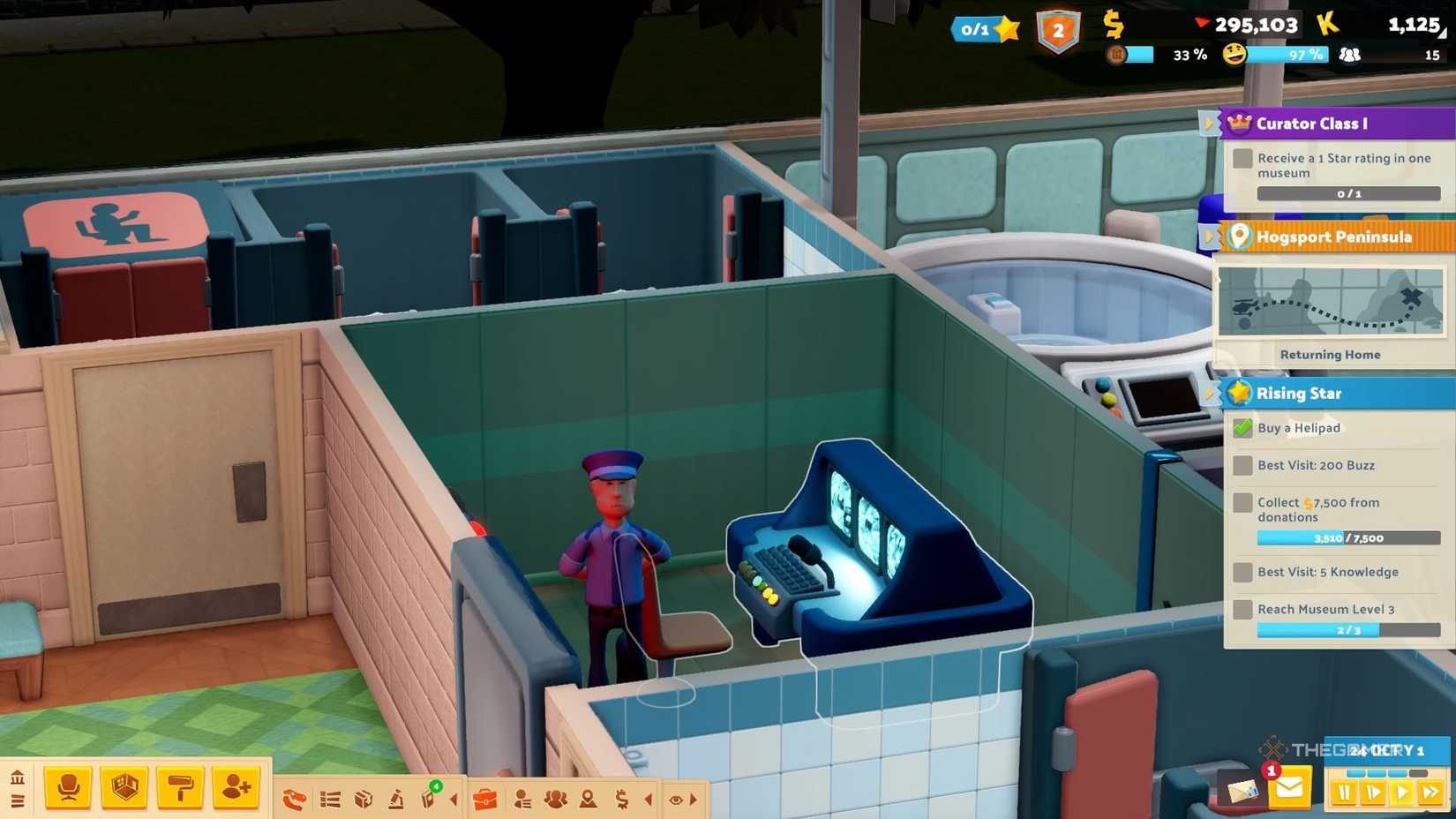This screenshot has width=1456, height=819.
Task: Tick the Receive a 1 Star rating checkbox
Action: coord(1242,158)
